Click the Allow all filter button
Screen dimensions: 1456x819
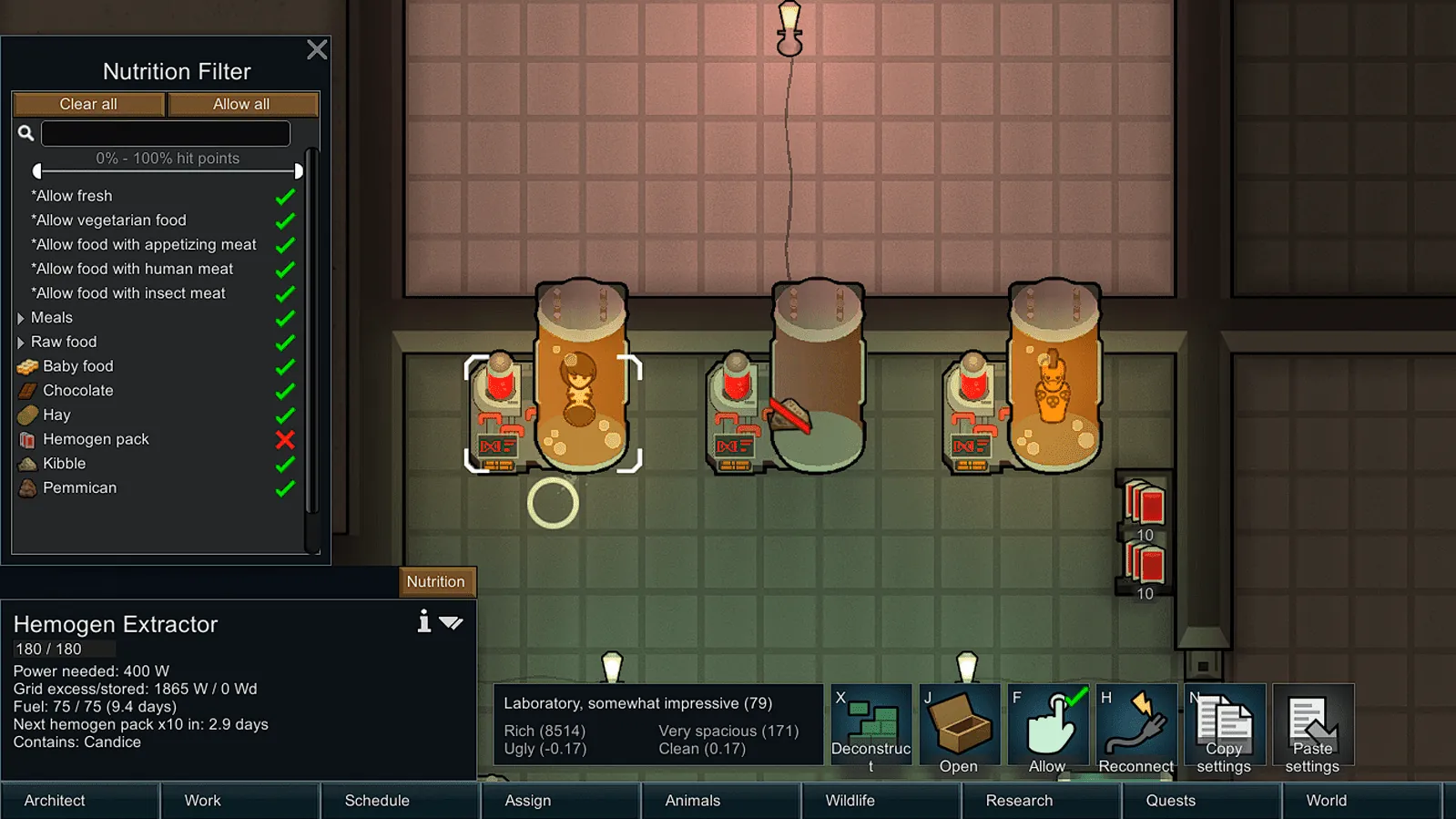pyautogui.click(x=241, y=104)
